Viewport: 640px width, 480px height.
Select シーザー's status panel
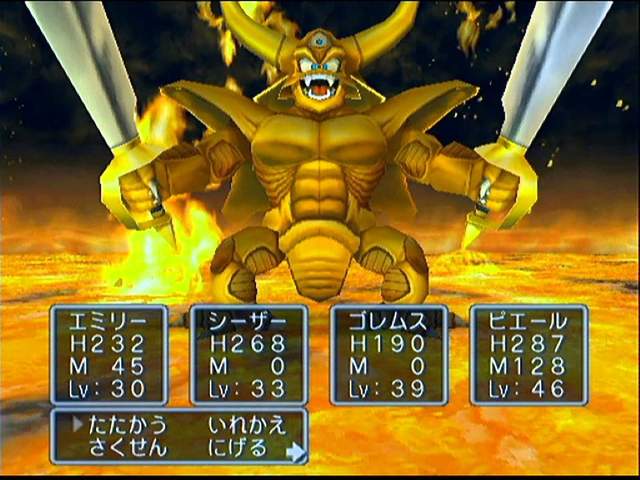(249, 355)
